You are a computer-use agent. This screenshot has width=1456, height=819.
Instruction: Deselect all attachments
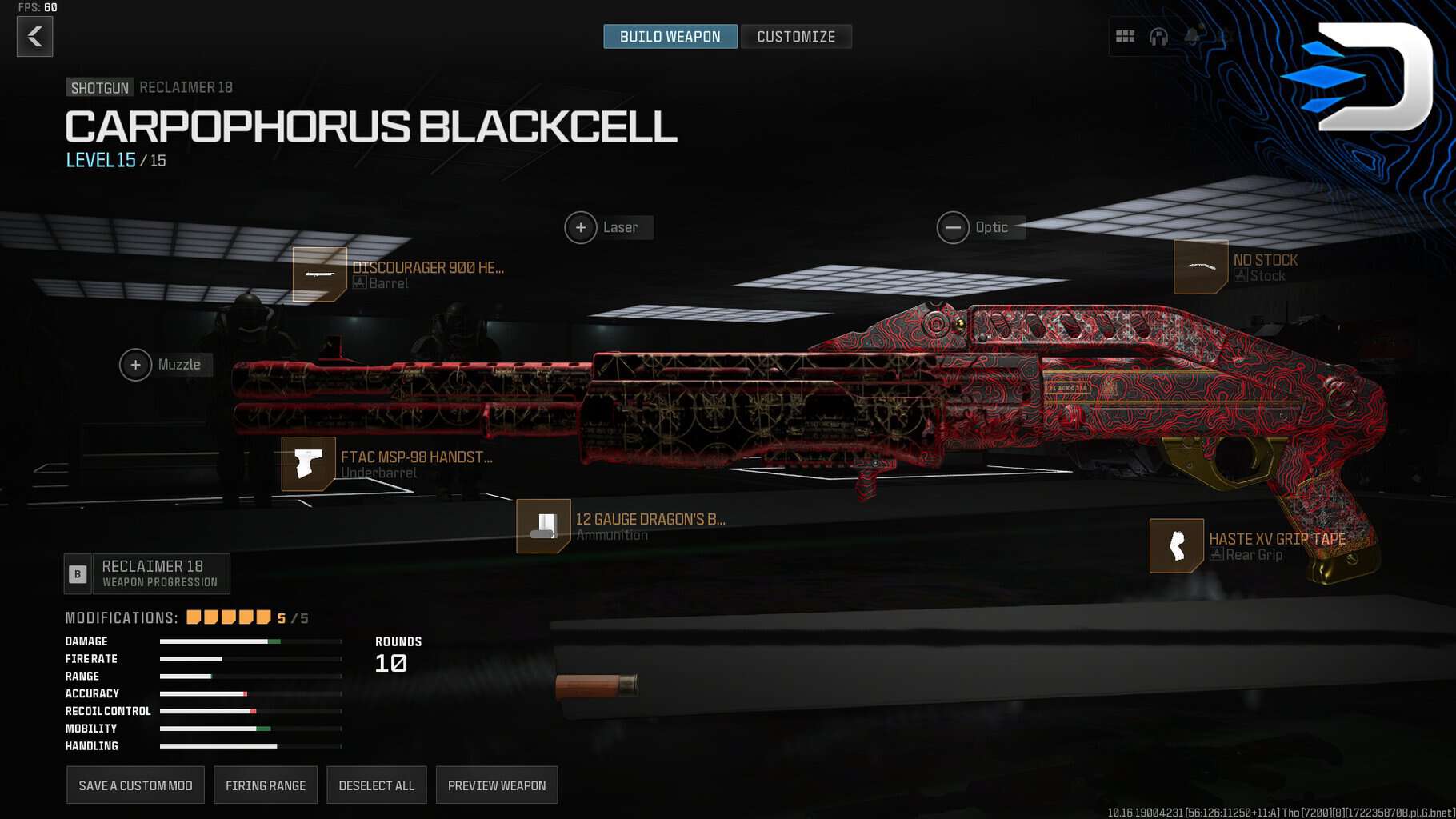(x=376, y=785)
